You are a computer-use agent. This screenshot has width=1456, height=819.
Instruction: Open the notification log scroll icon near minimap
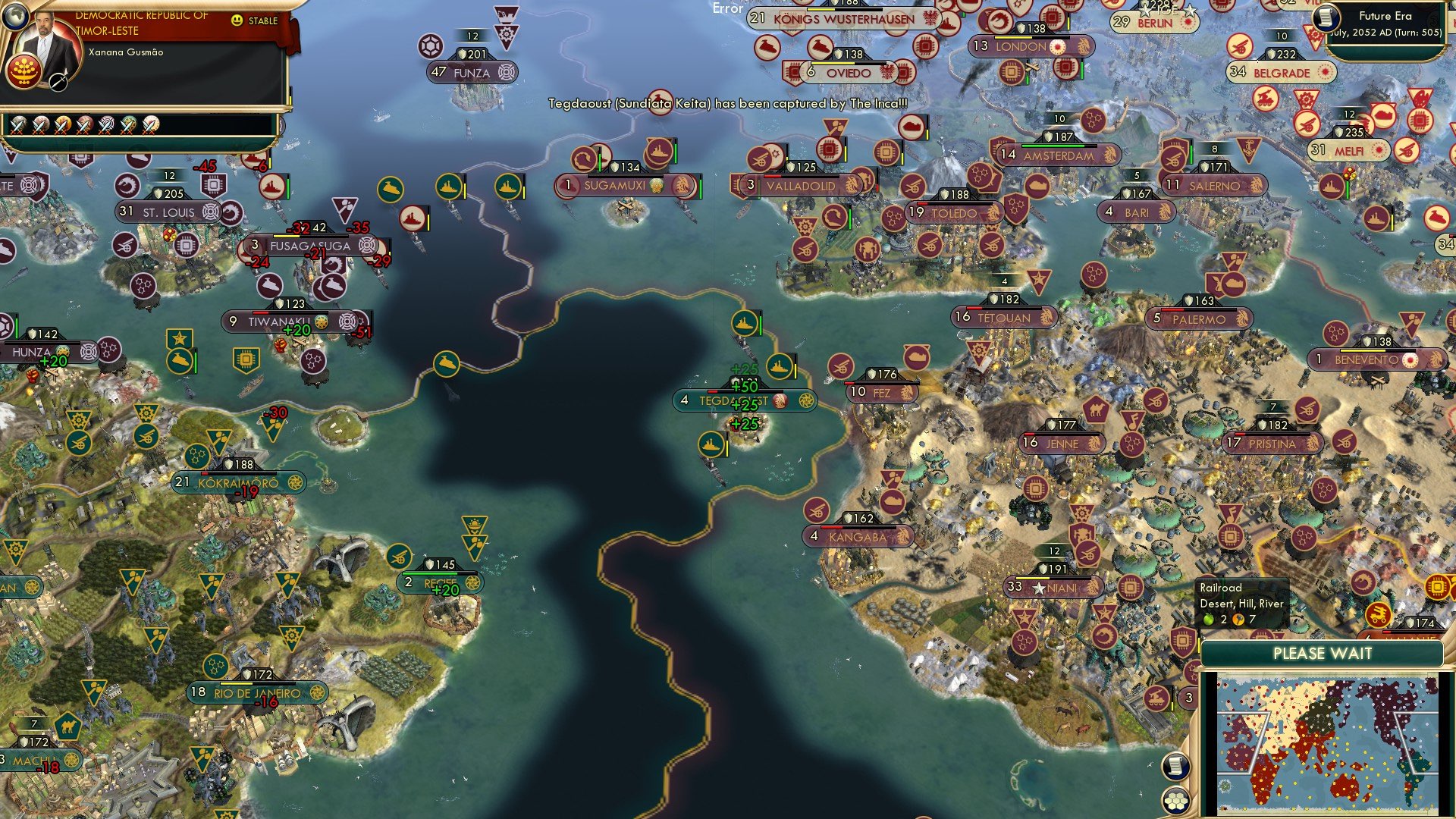[x=1175, y=767]
